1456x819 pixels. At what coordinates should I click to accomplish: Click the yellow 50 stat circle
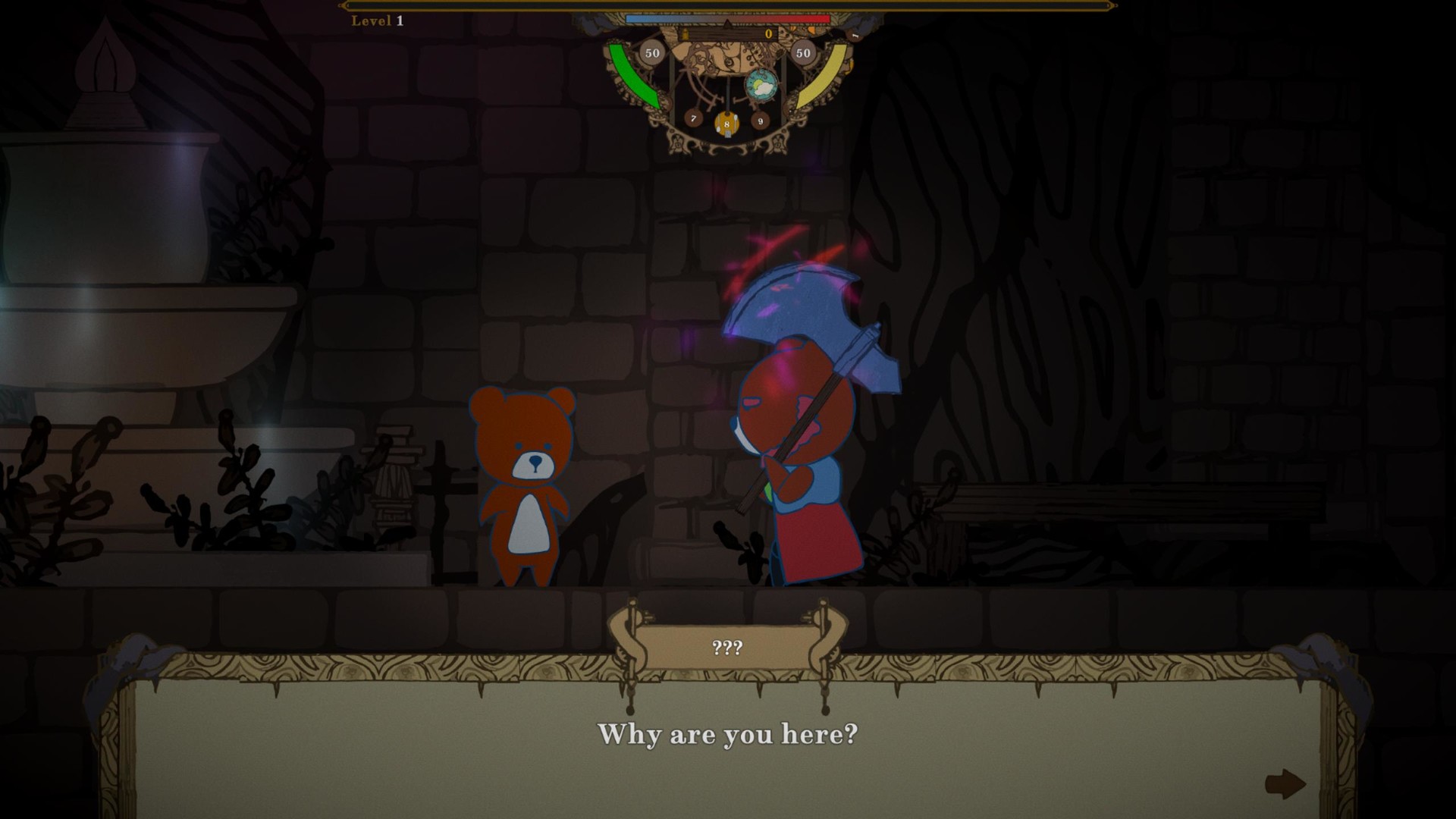[803, 52]
